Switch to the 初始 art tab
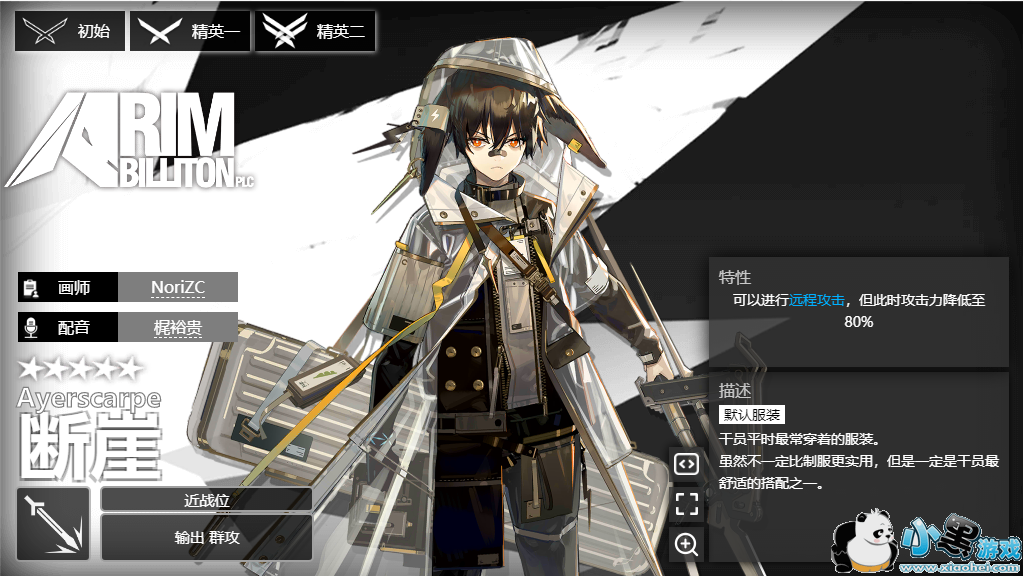1023x576 pixels. pyautogui.click(x=70, y=32)
